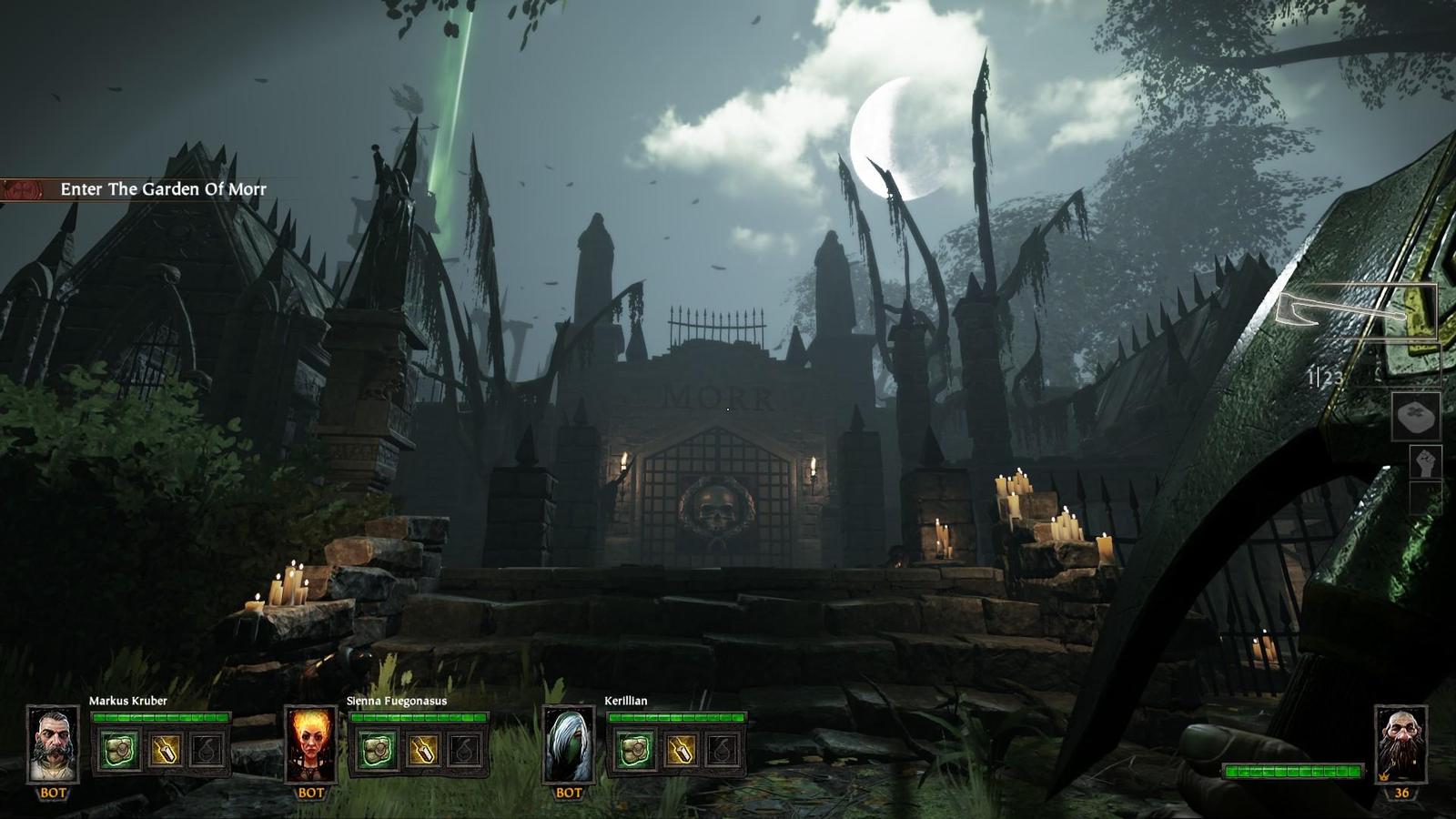Select the raised fist icon slot
This screenshot has width=1456, height=819.
pyautogui.click(x=1423, y=463)
